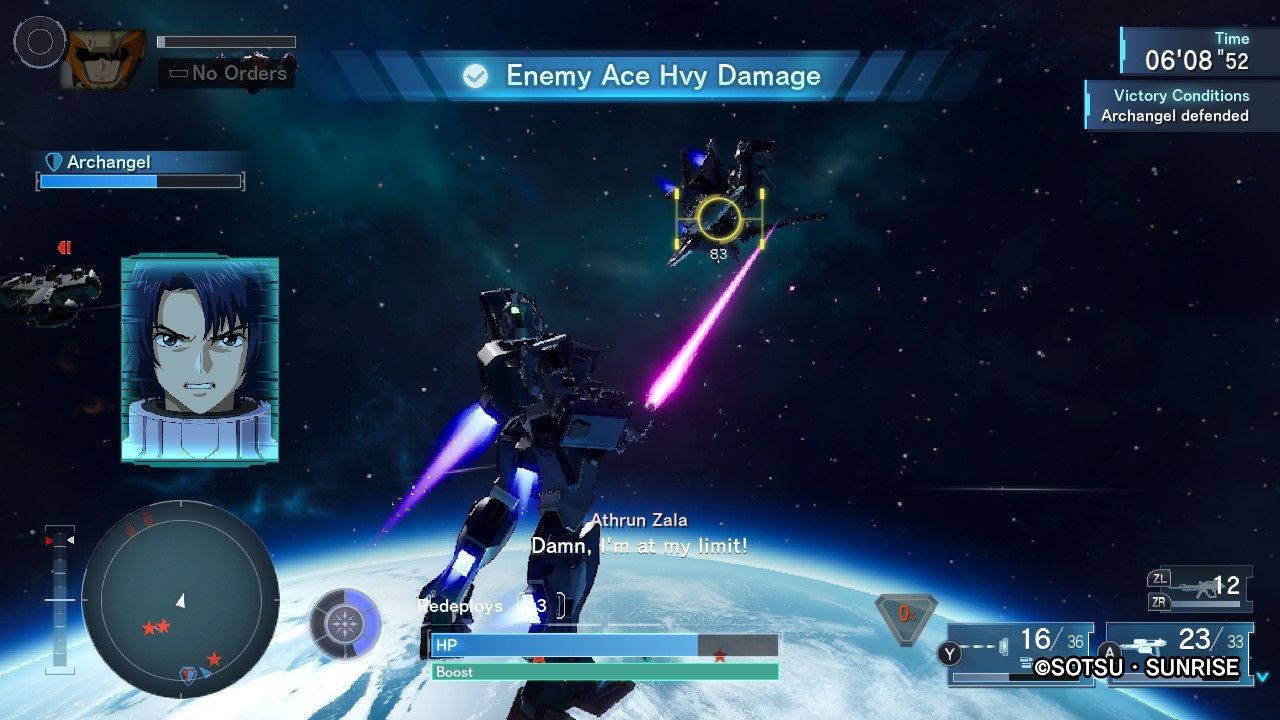Click the 0% awakening gauge icon
Image resolution: width=1280 pixels, height=720 pixels.
[x=906, y=616]
